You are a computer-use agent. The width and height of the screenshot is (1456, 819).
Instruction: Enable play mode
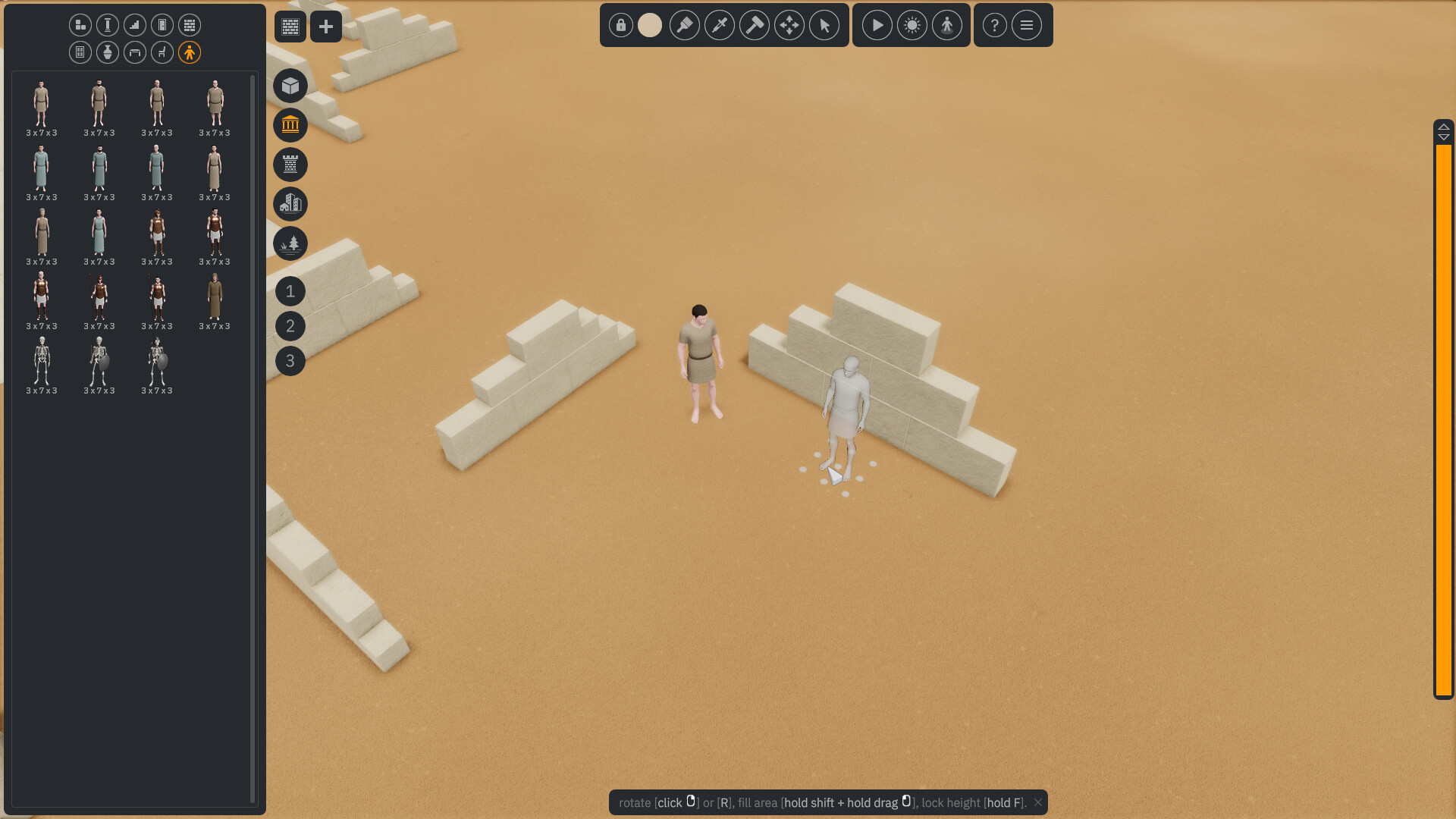coord(877,25)
